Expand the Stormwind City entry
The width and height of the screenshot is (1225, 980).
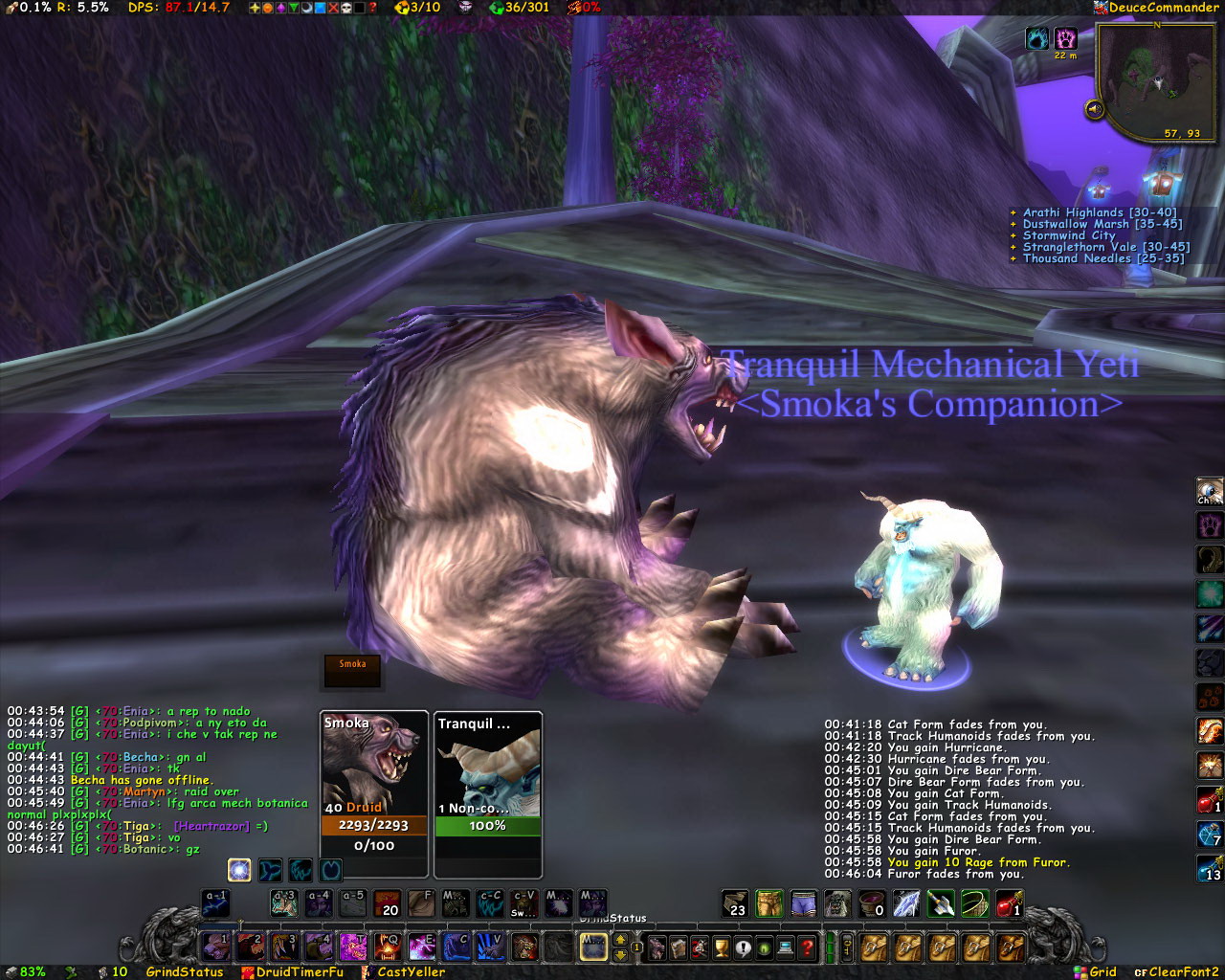tap(1068, 235)
